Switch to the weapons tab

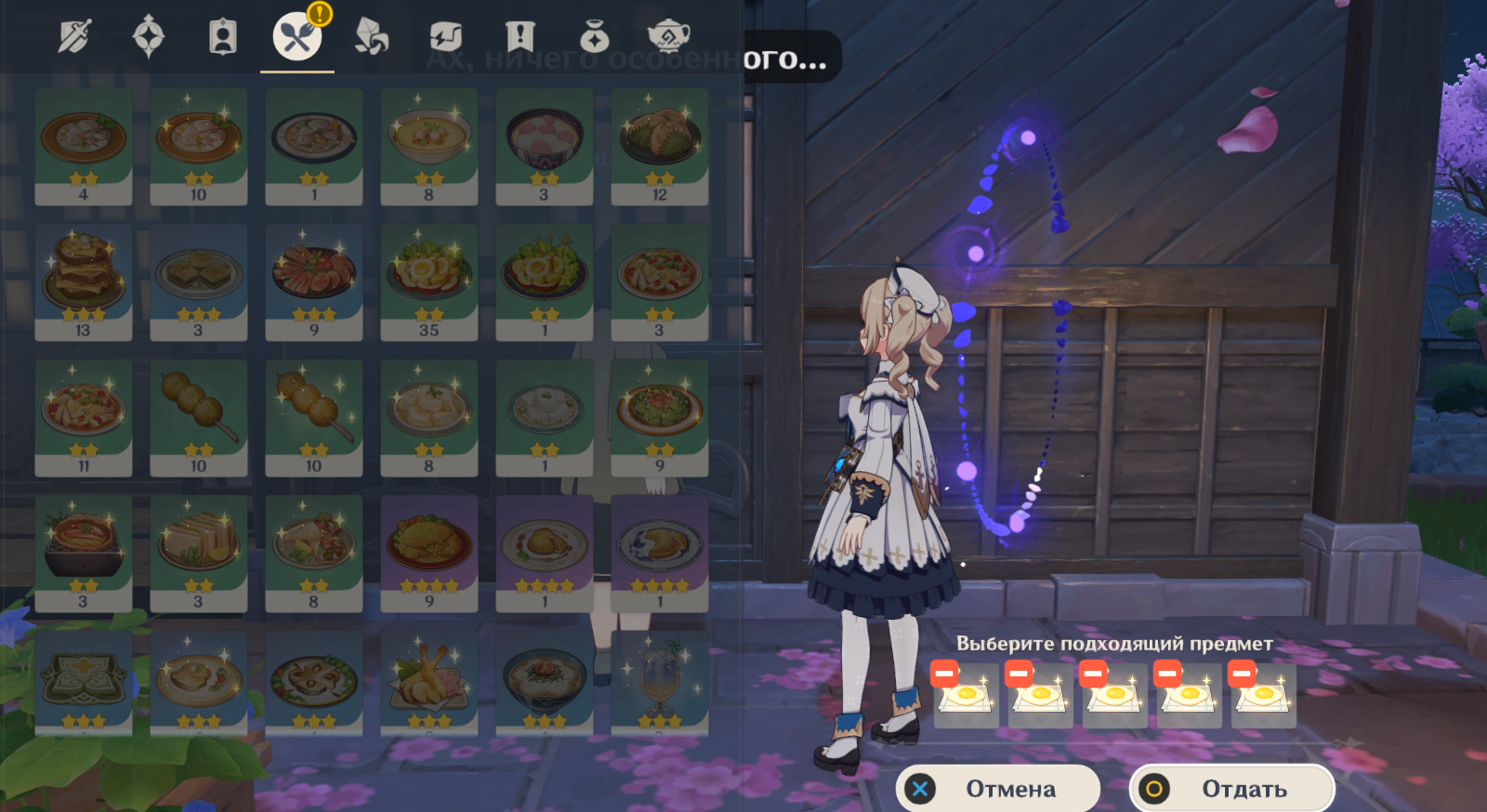coord(74,37)
